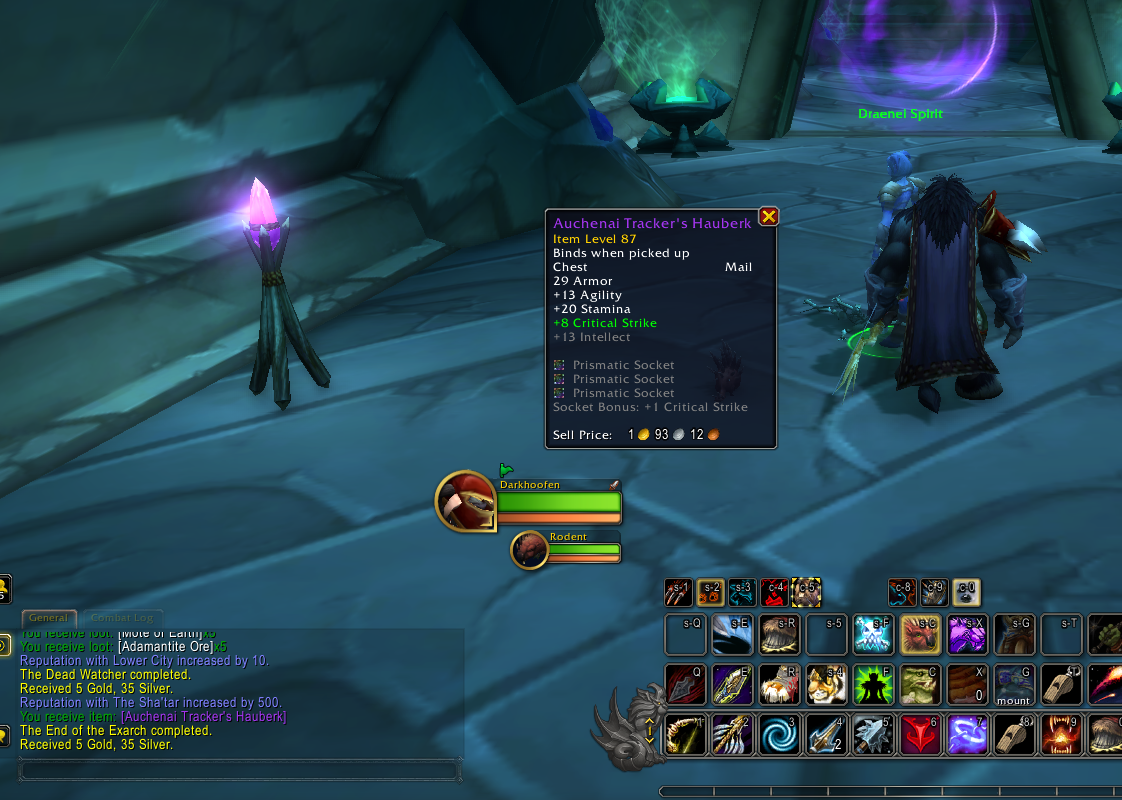Close the Auchenai Tracker's Hauberk tooltip
The image size is (1122, 800).
tap(768, 216)
